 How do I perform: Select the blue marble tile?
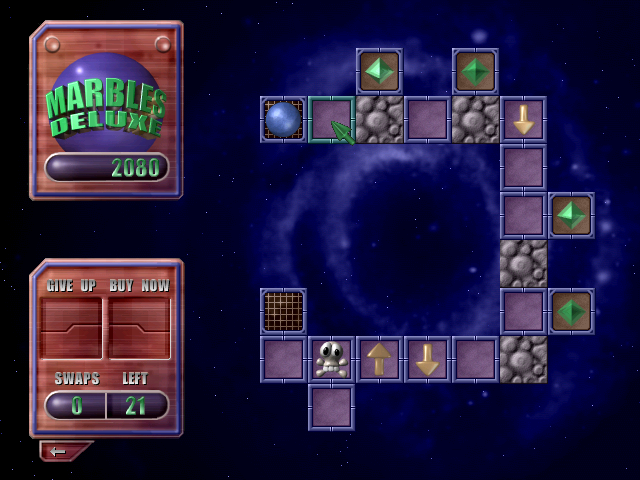[283, 119]
